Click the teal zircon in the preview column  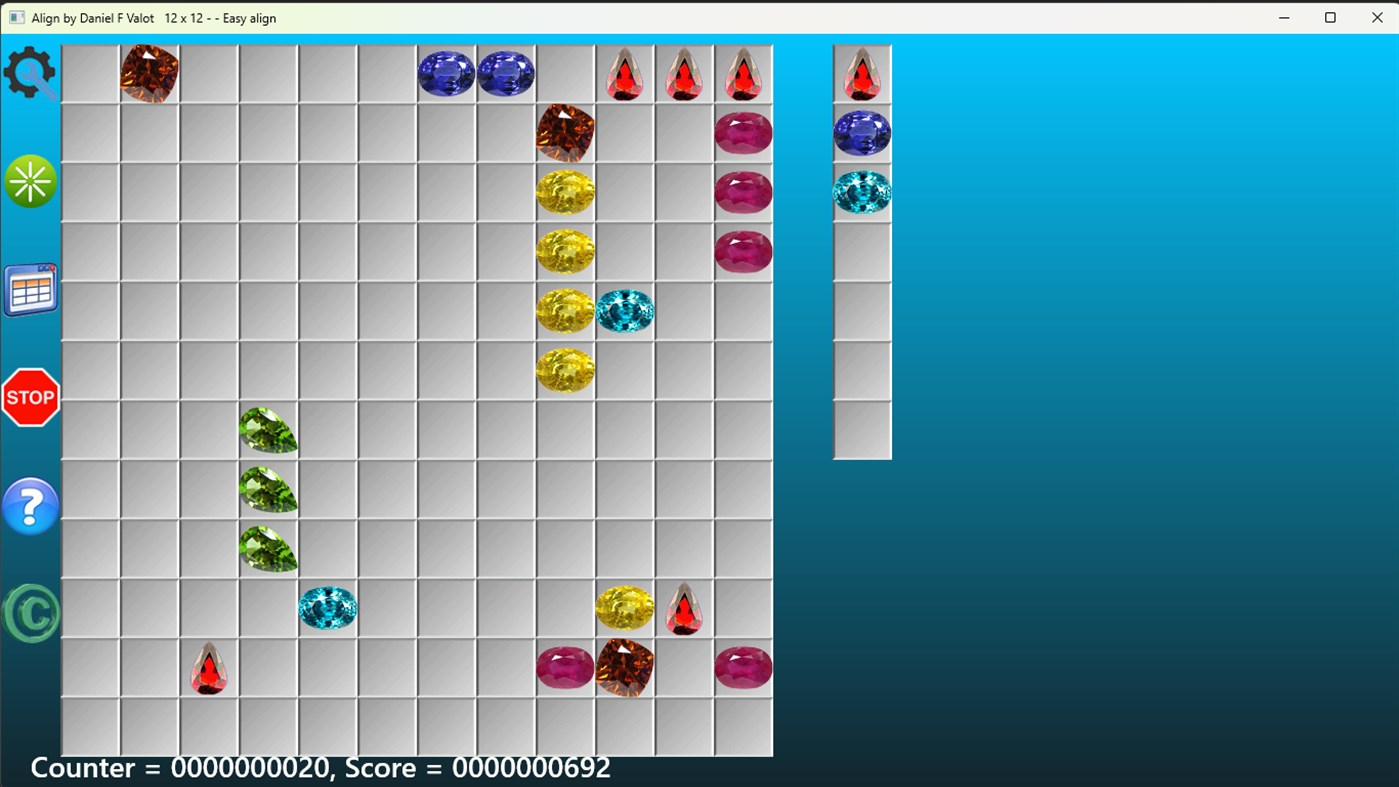click(861, 191)
